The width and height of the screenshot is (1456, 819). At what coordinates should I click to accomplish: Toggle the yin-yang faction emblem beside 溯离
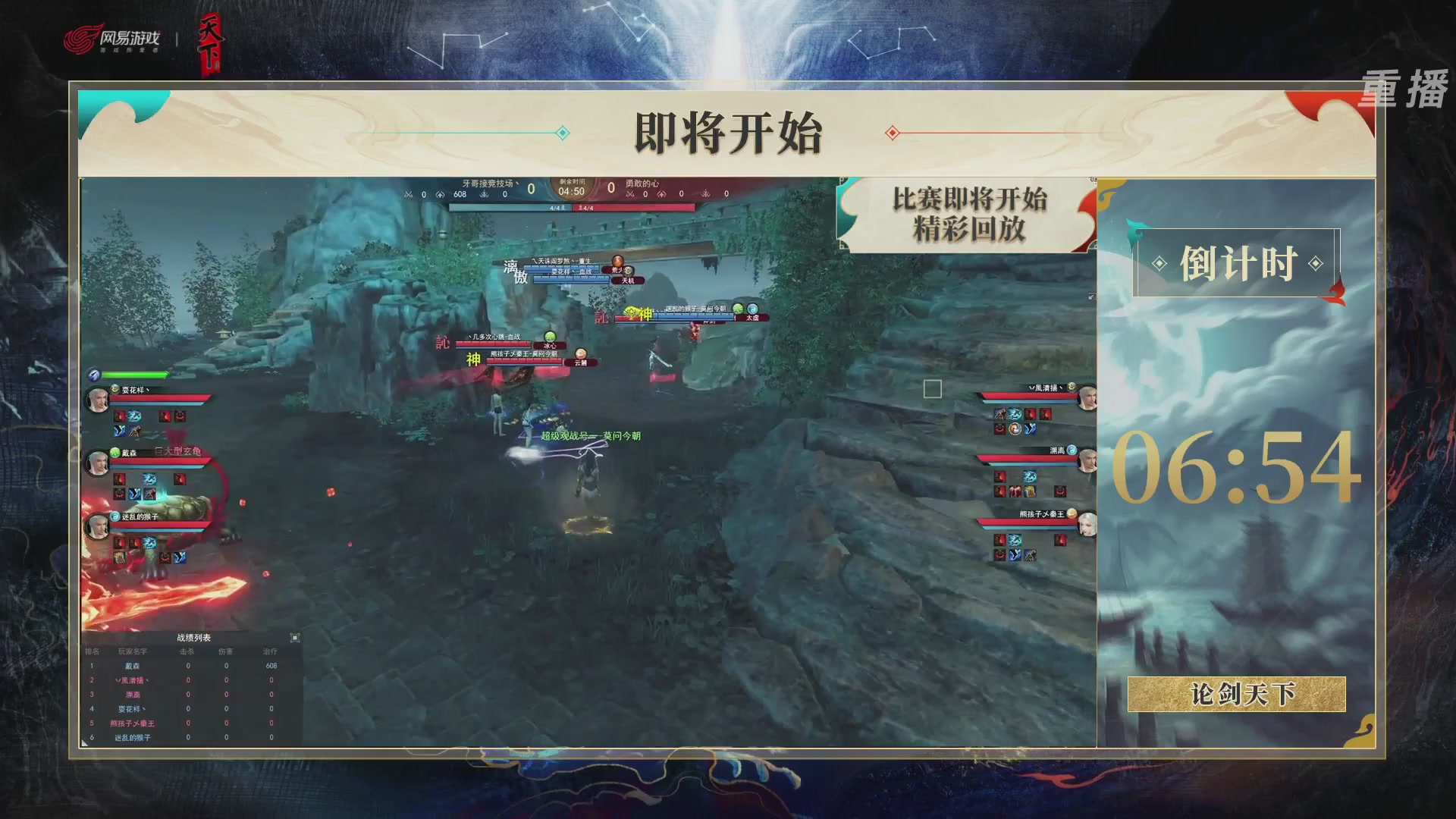click(x=1072, y=450)
